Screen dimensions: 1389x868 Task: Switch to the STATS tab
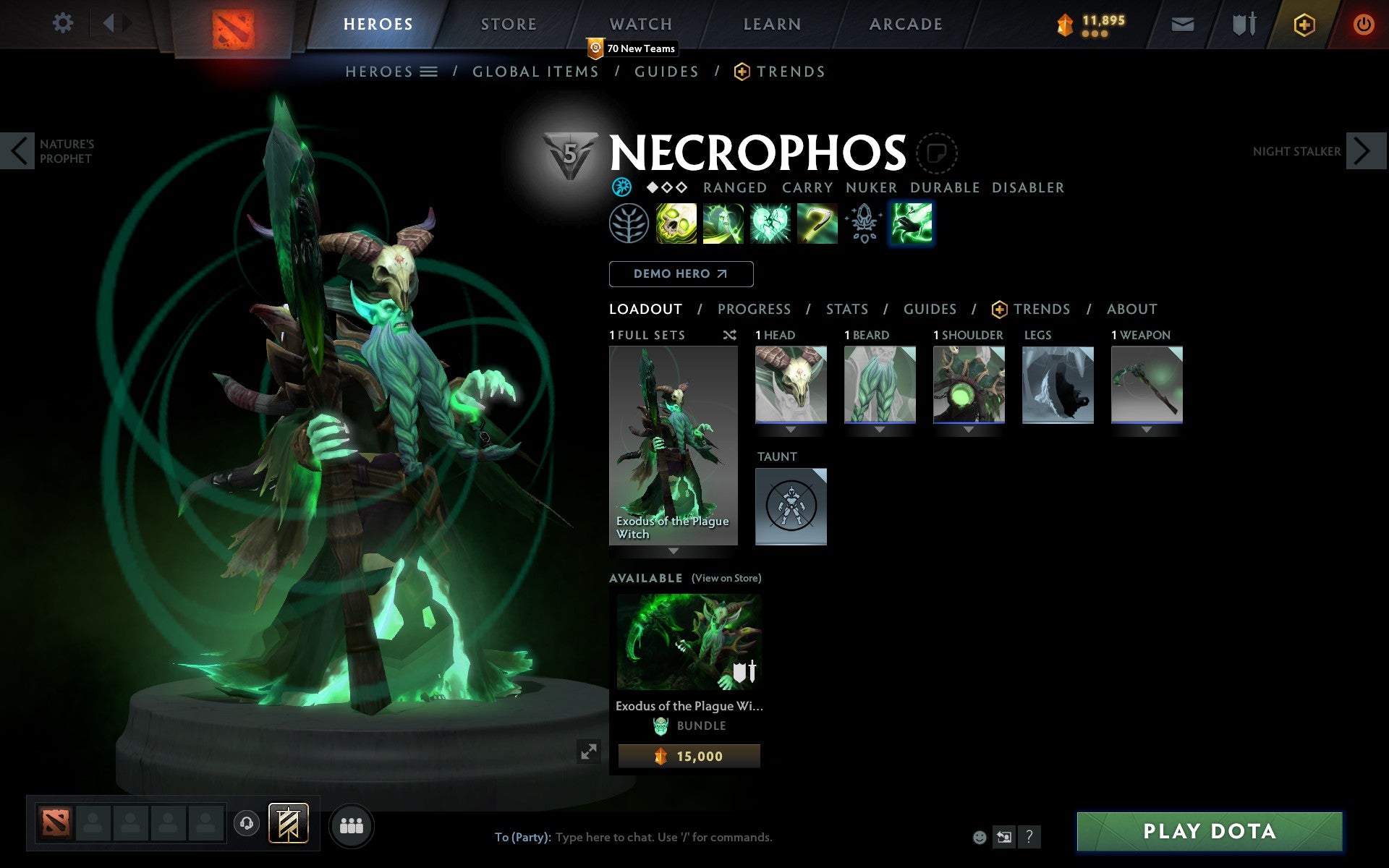pyautogui.click(x=846, y=309)
